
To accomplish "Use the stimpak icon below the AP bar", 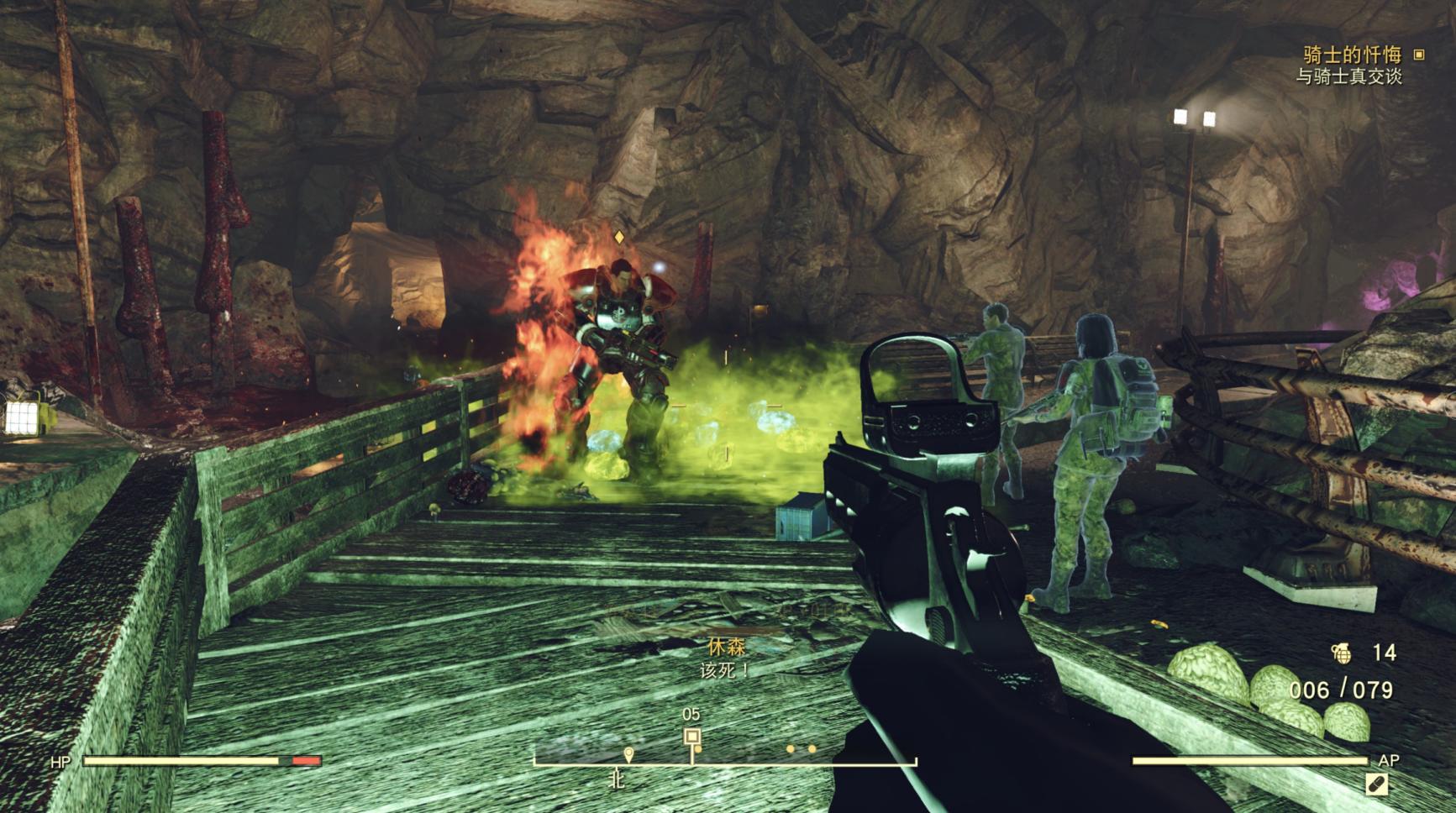I will pyautogui.click(x=1376, y=784).
